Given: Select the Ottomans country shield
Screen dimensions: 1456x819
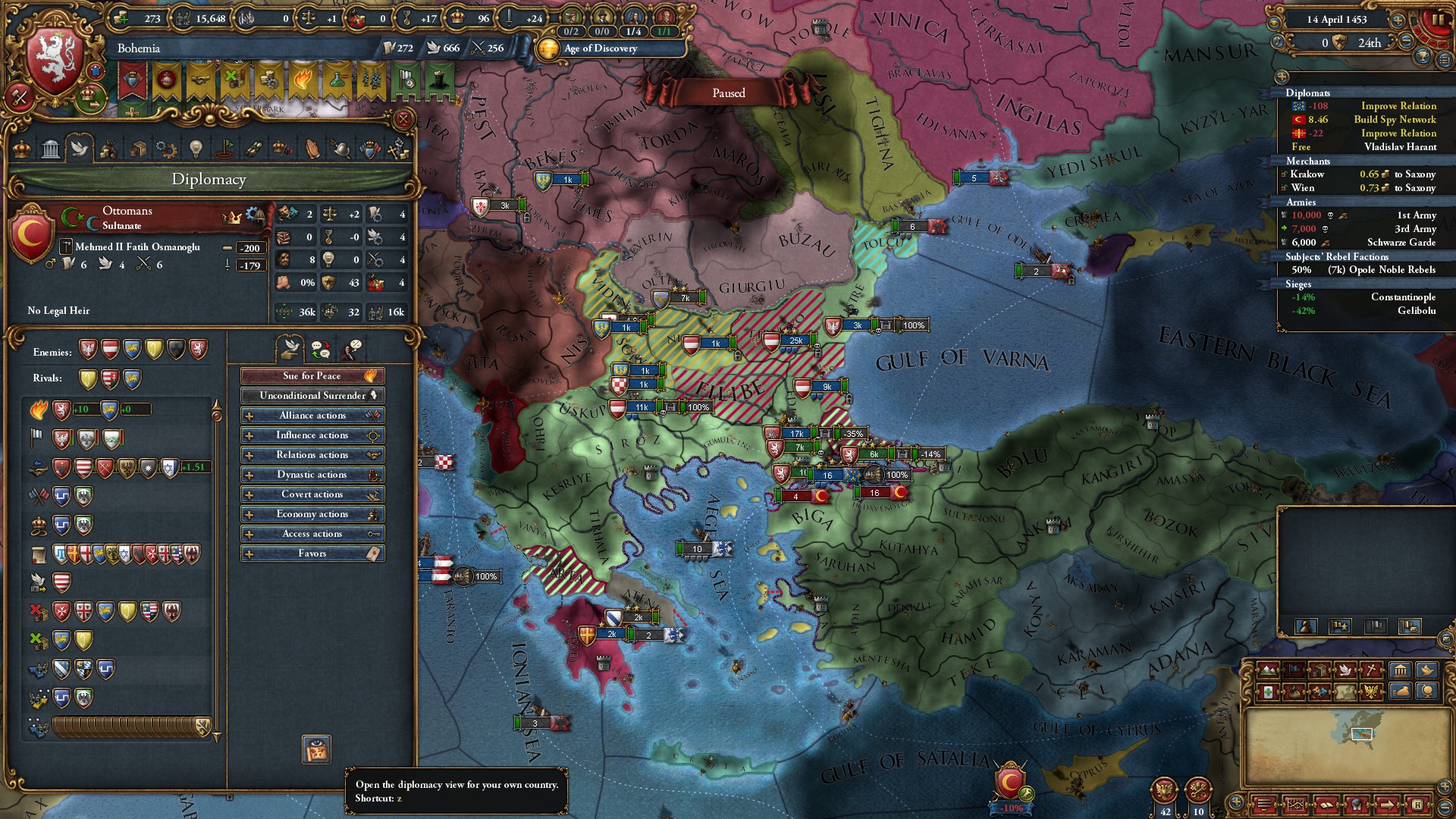Looking at the screenshot, I should click(x=32, y=234).
